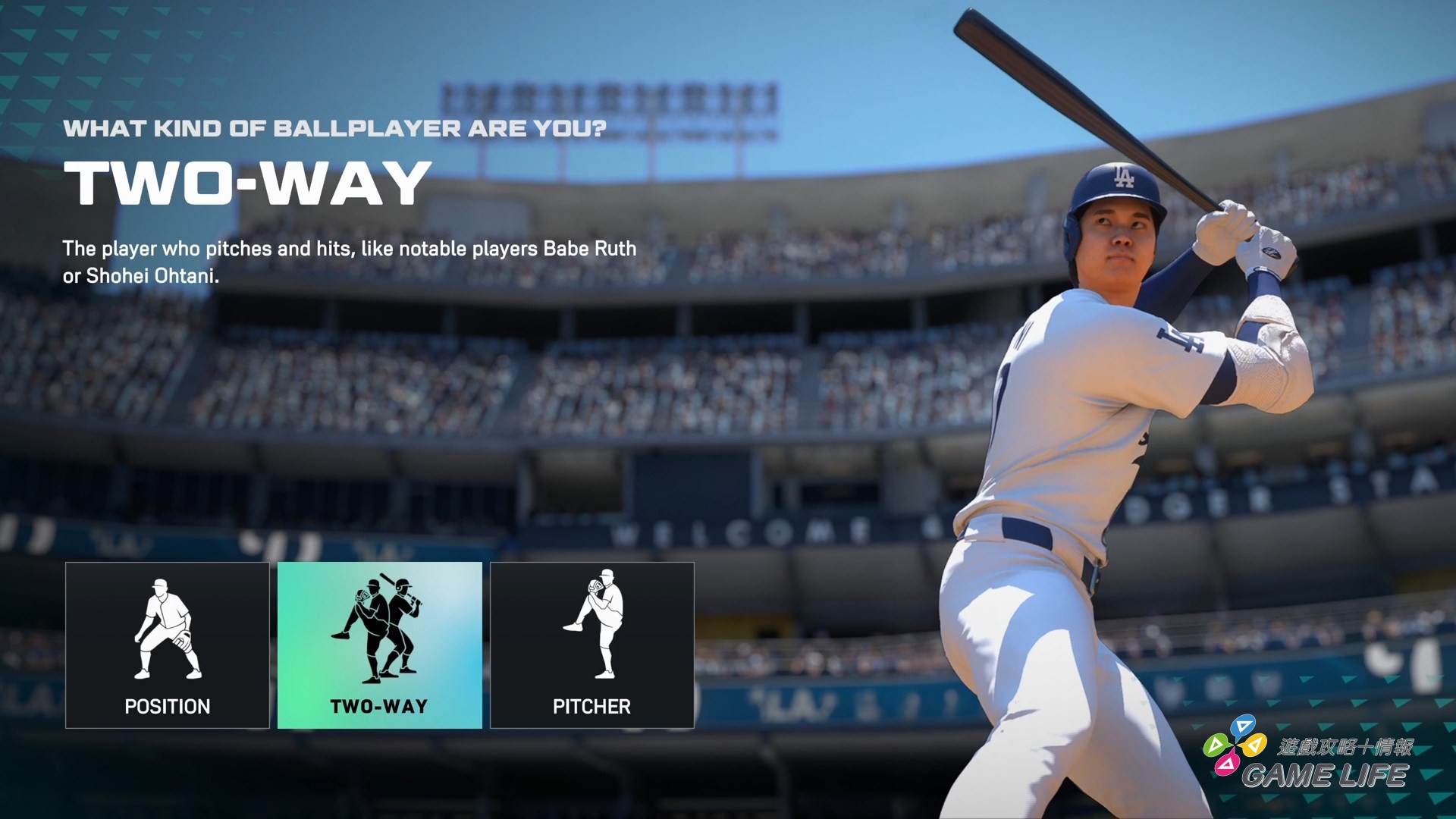The height and width of the screenshot is (819, 1456).
Task: Confirm the highlighted TWO-WAY selection
Action: [379, 645]
